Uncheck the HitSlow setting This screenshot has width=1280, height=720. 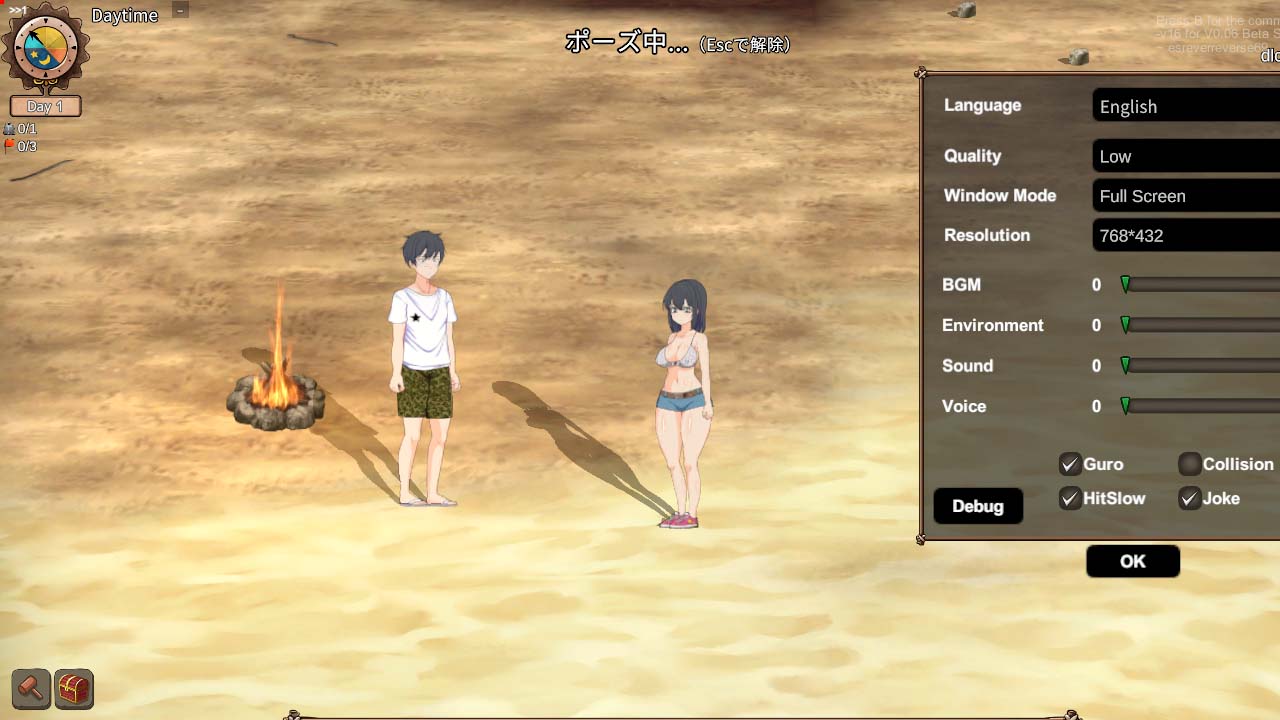pyautogui.click(x=1070, y=498)
